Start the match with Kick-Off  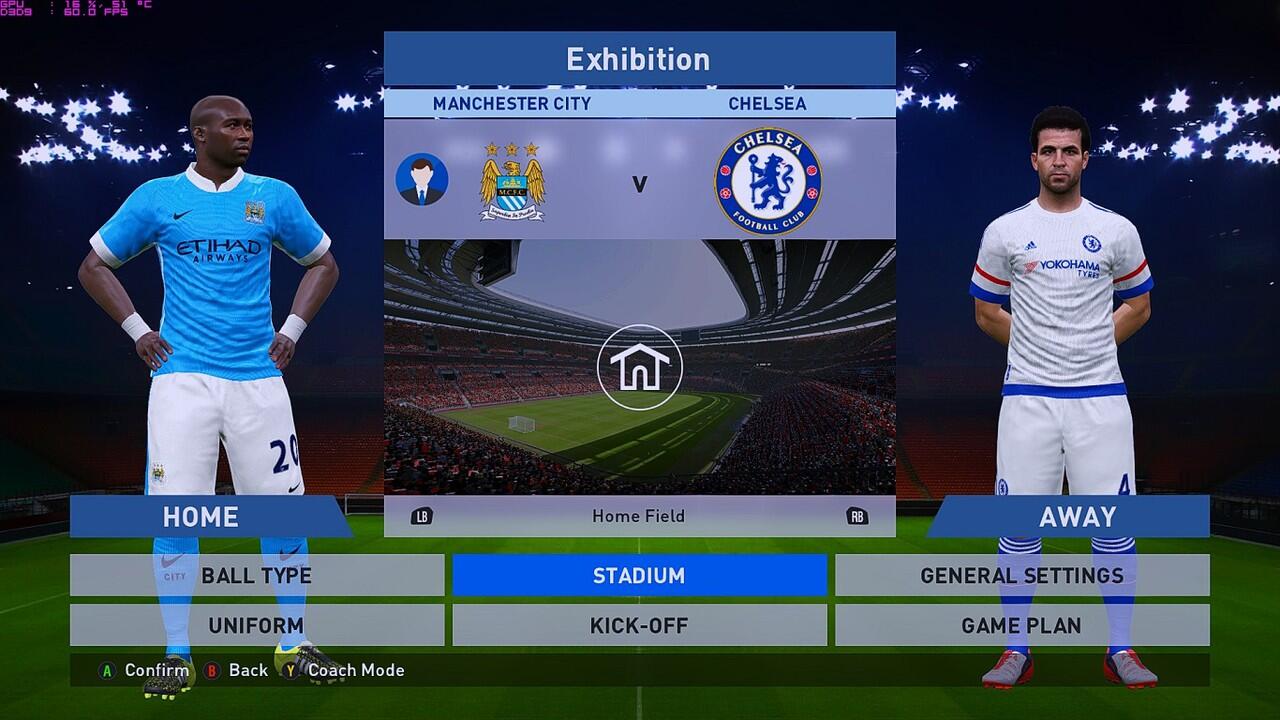[x=639, y=626]
